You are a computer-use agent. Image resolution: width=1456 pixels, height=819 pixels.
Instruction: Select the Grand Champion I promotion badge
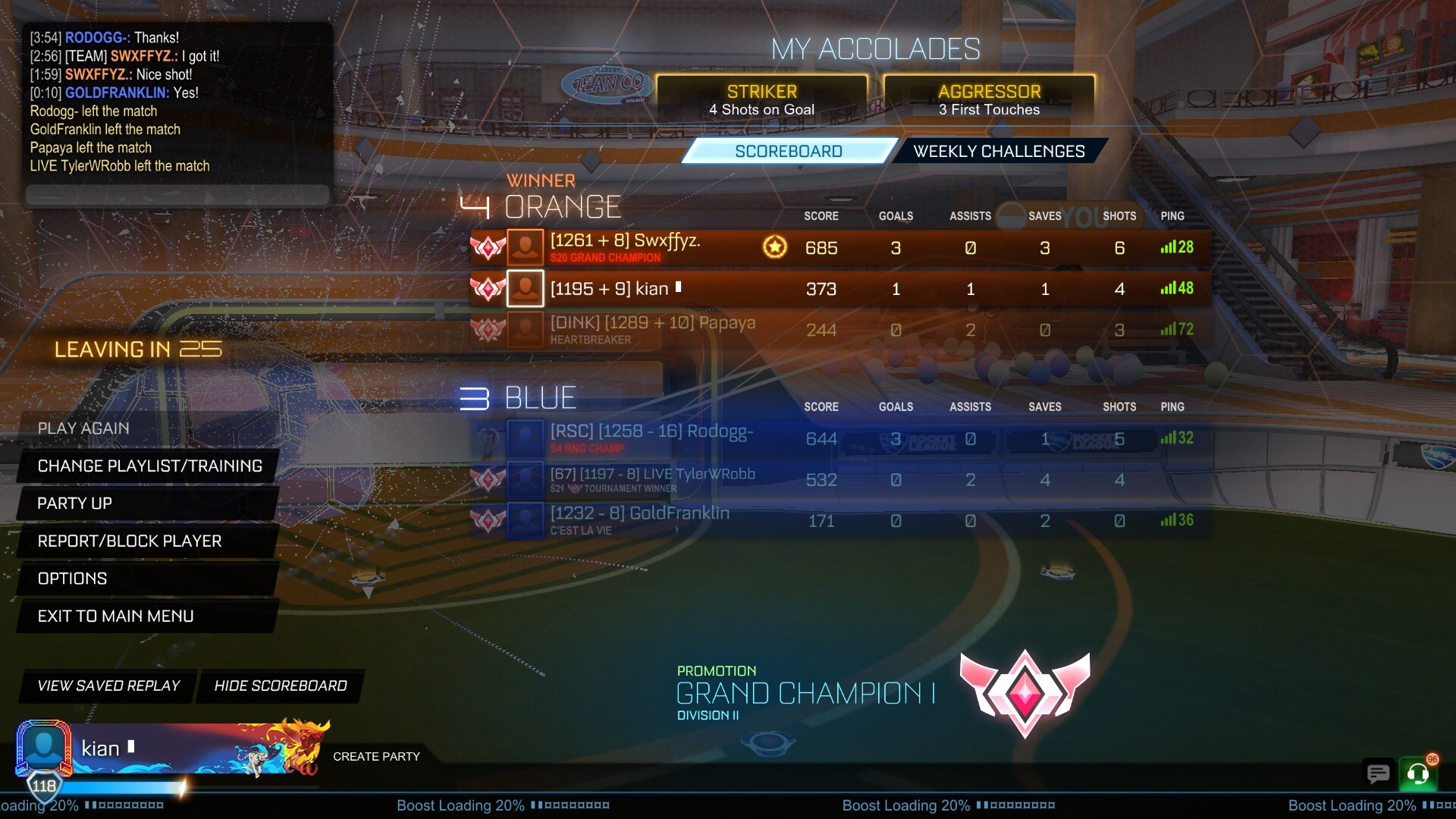(x=1025, y=692)
